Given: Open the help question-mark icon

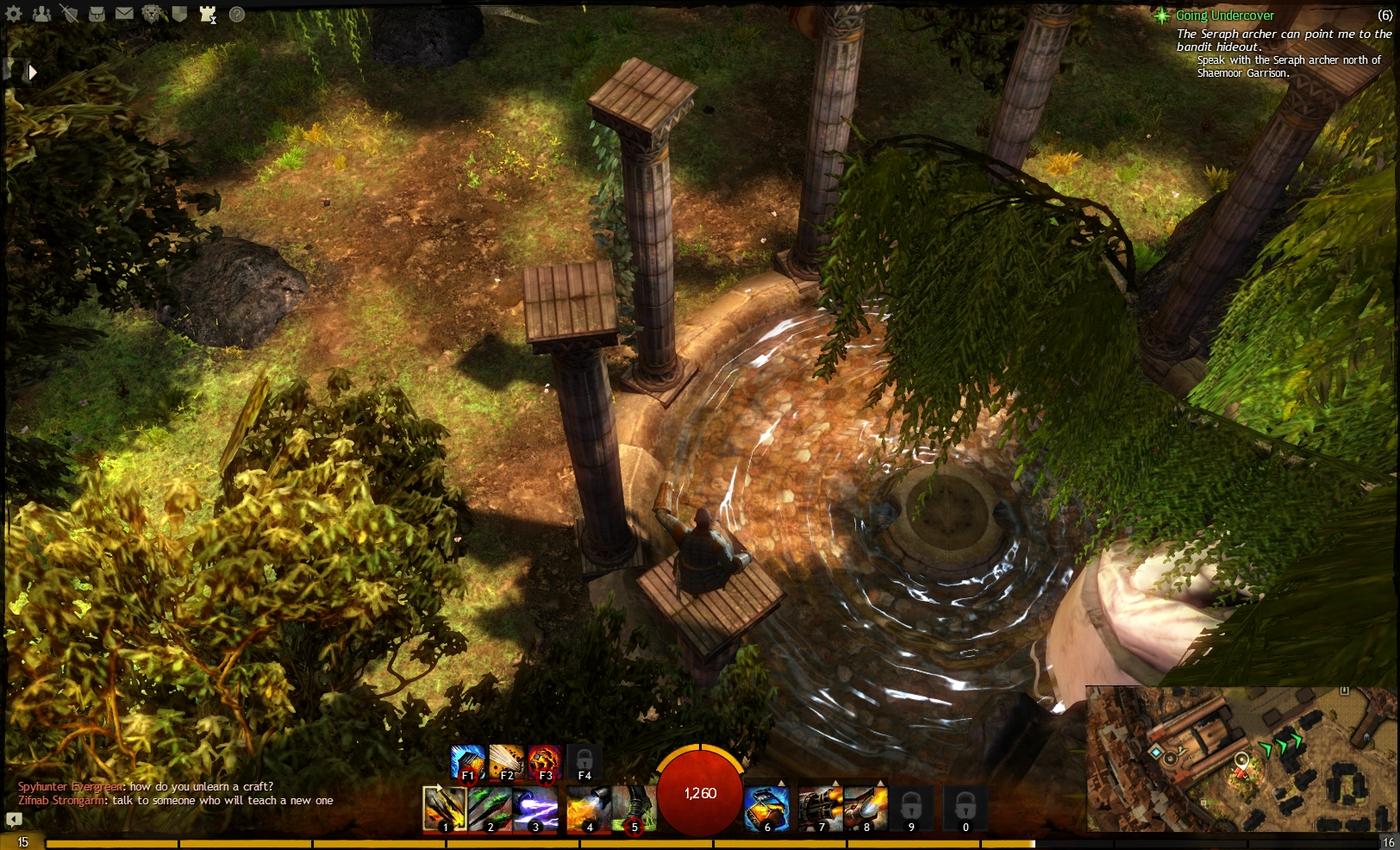Looking at the screenshot, I should tap(237, 15).
